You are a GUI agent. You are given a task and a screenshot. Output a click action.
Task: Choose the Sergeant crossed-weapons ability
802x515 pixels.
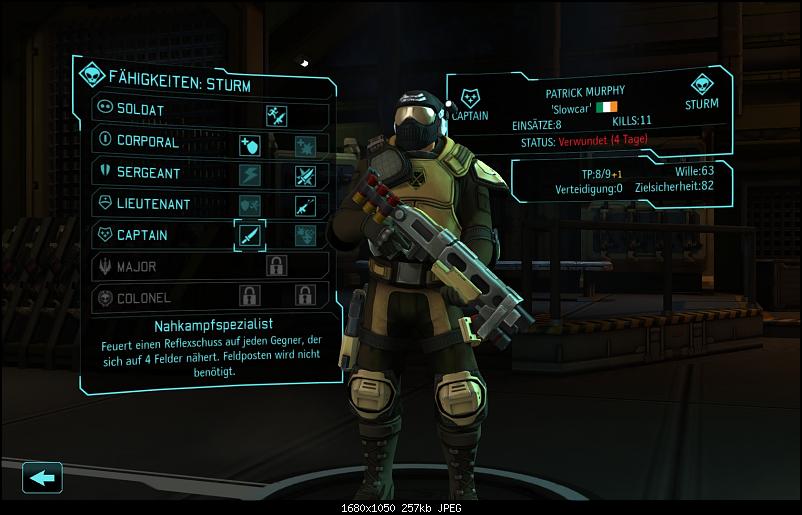305,176
